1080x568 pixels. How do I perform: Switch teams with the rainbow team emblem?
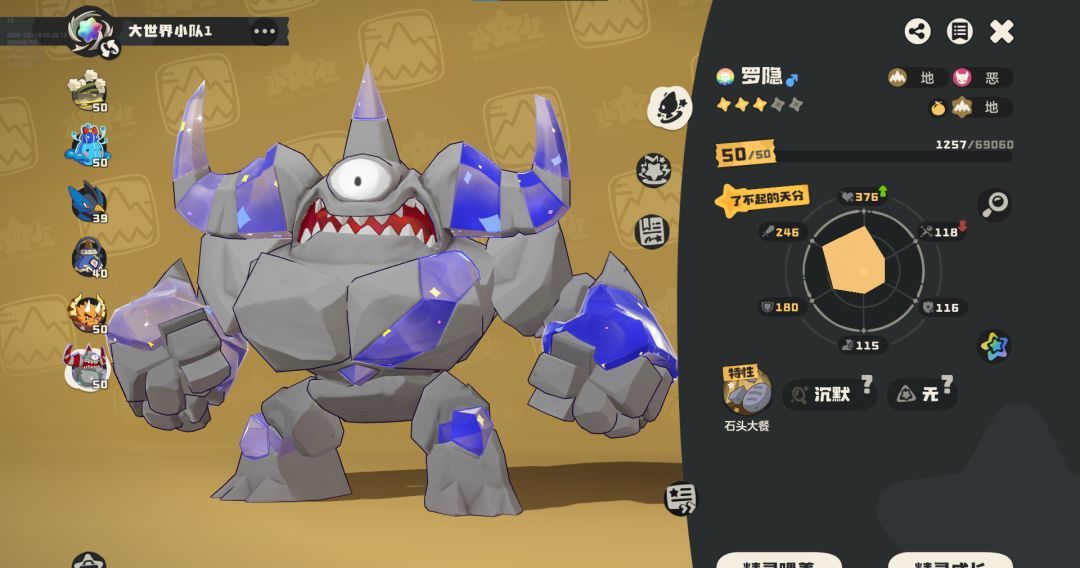pyautogui.click(x=91, y=30)
